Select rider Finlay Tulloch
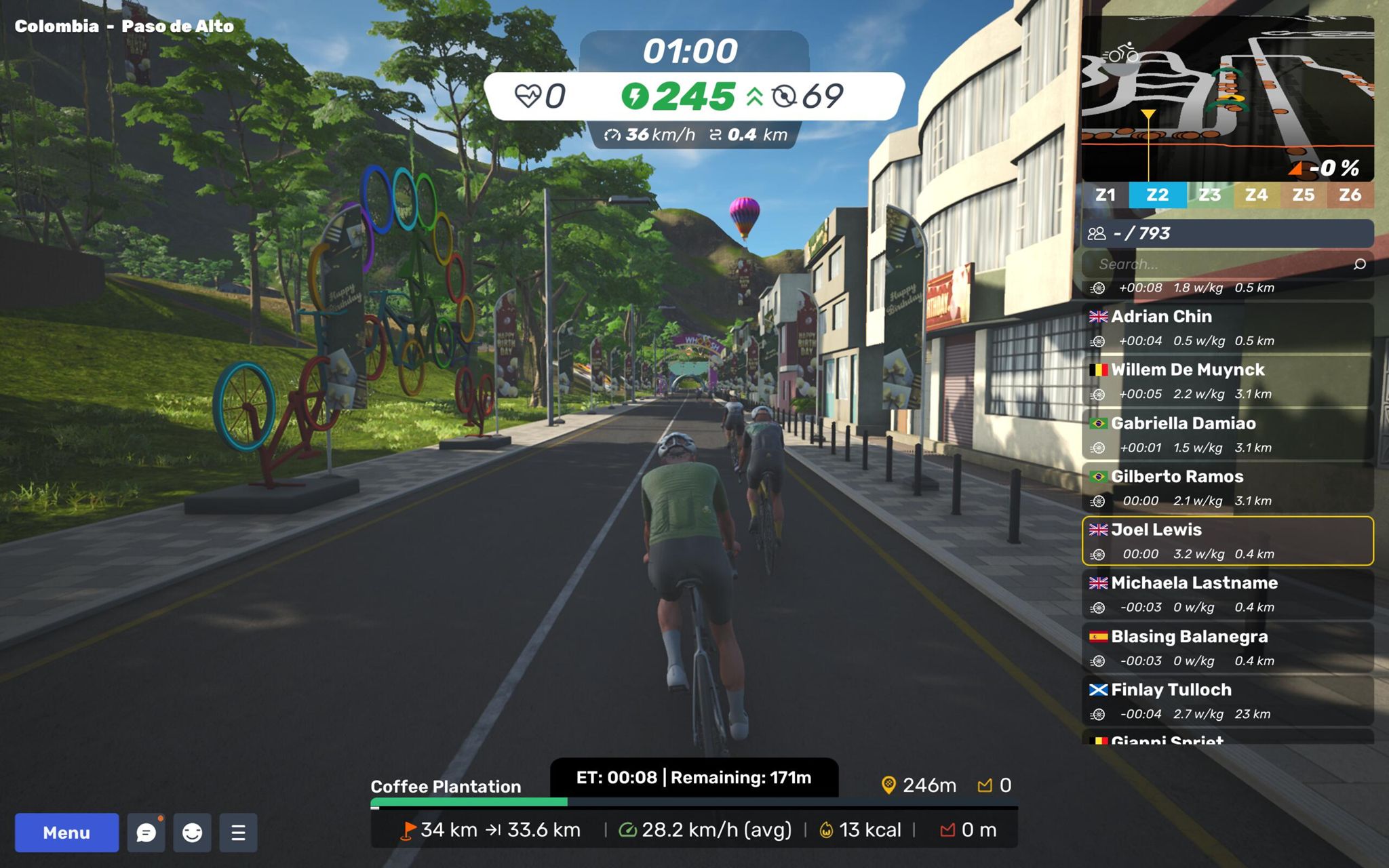The height and width of the screenshot is (868, 1389). [1228, 701]
